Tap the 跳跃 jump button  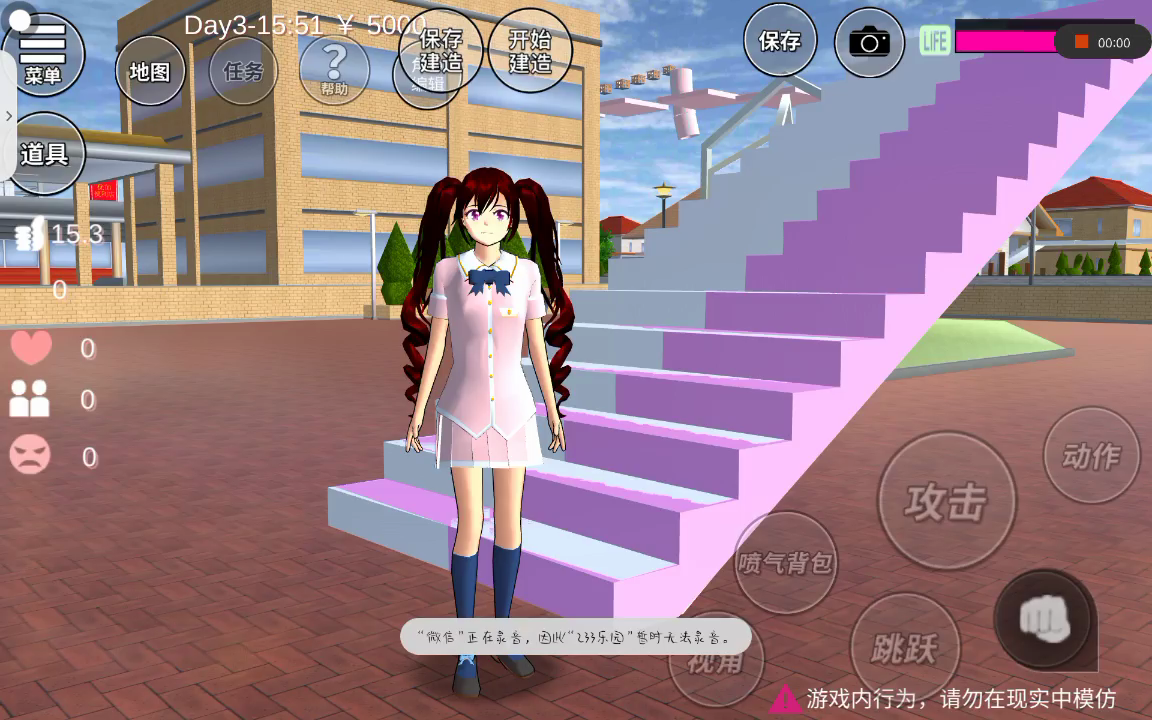tap(904, 648)
